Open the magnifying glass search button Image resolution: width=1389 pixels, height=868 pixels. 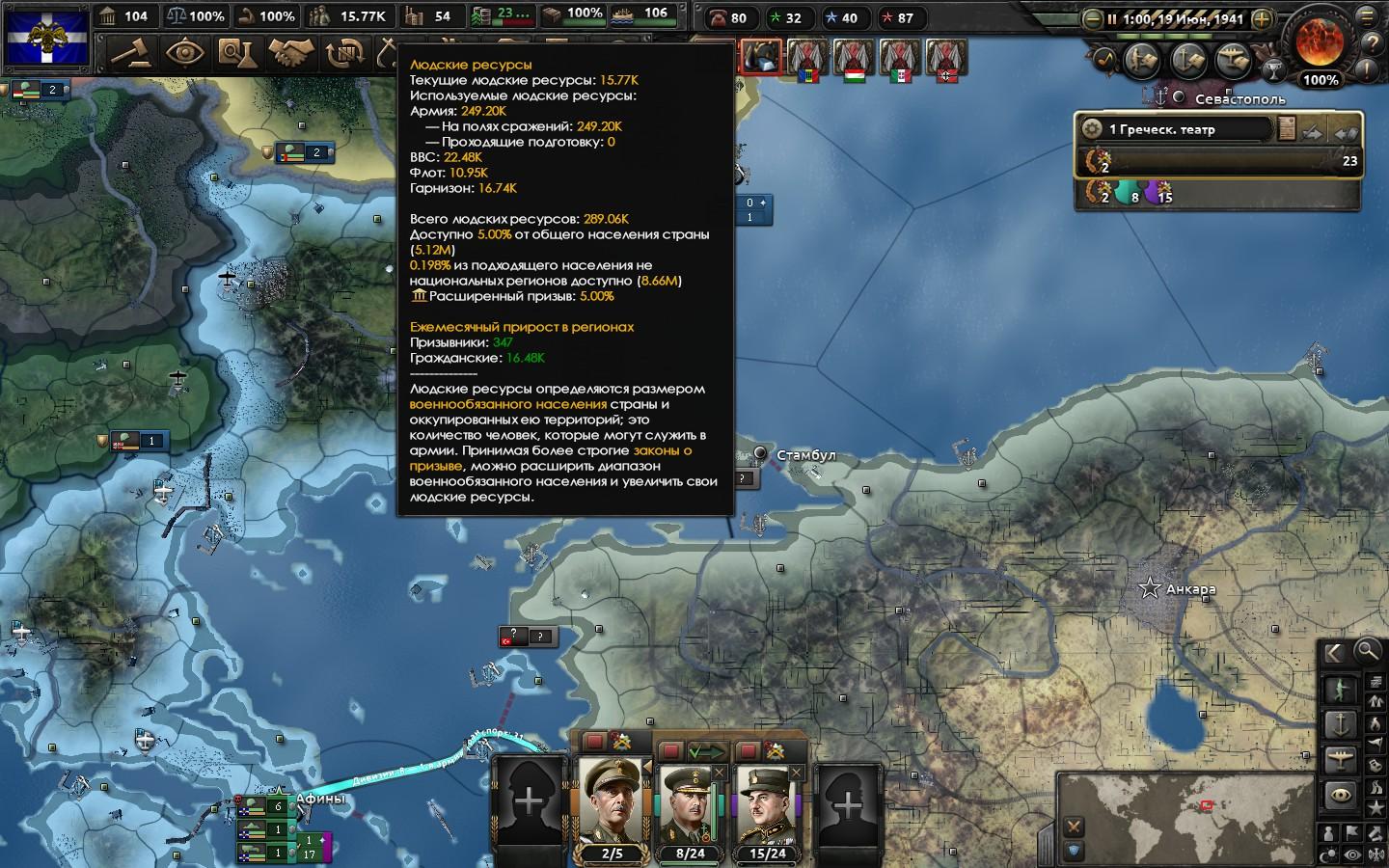(1368, 652)
